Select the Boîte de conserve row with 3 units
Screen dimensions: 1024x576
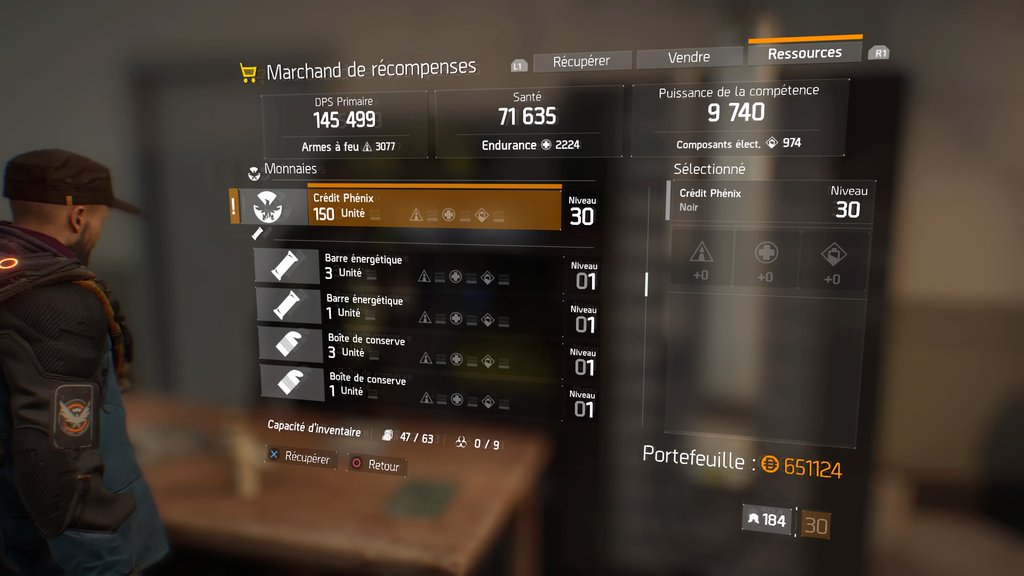point(420,346)
